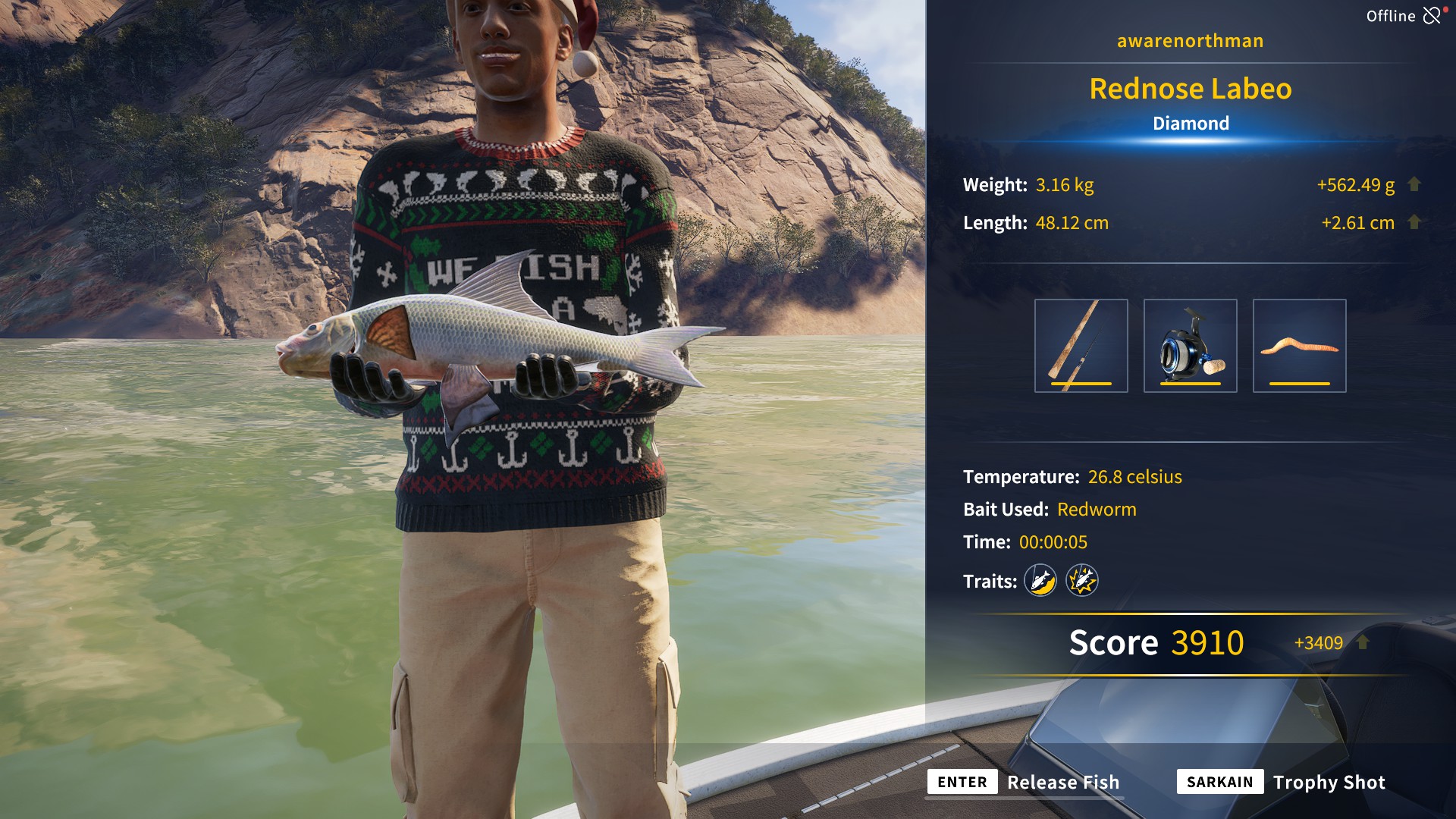Click the spinning reel equipment icon
Image resolution: width=1456 pixels, height=819 pixels.
(x=1189, y=346)
